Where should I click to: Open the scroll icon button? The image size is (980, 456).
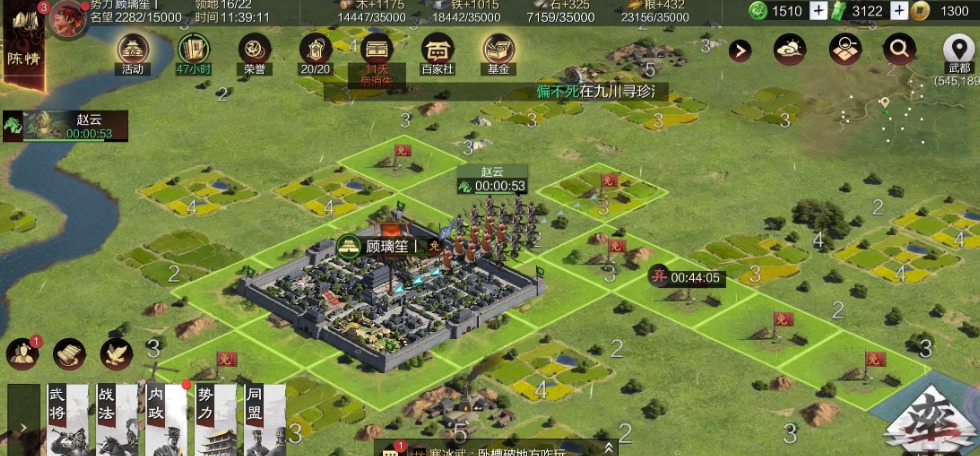pos(69,353)
